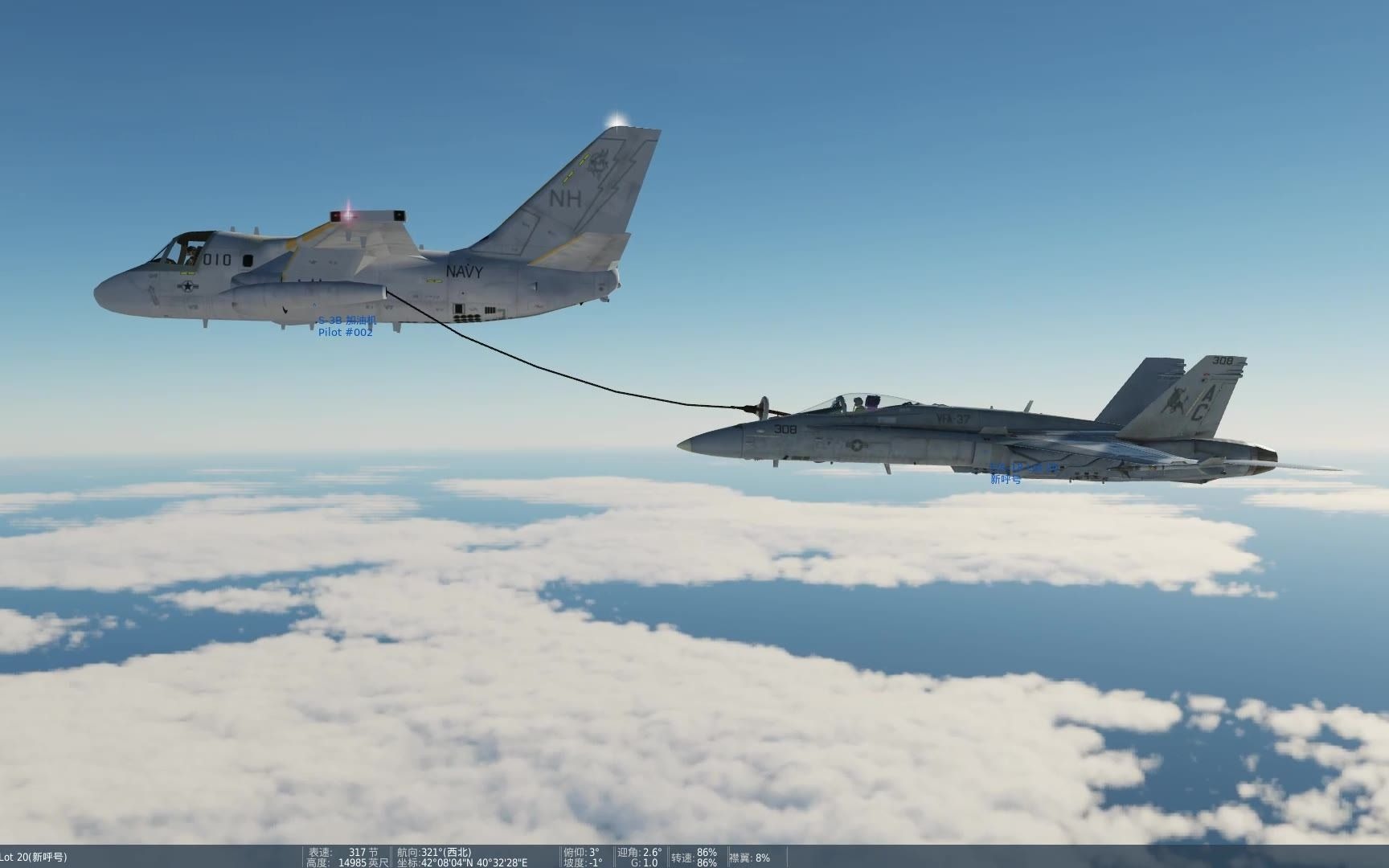Click the 航向 heading field showing 321°

428,850
